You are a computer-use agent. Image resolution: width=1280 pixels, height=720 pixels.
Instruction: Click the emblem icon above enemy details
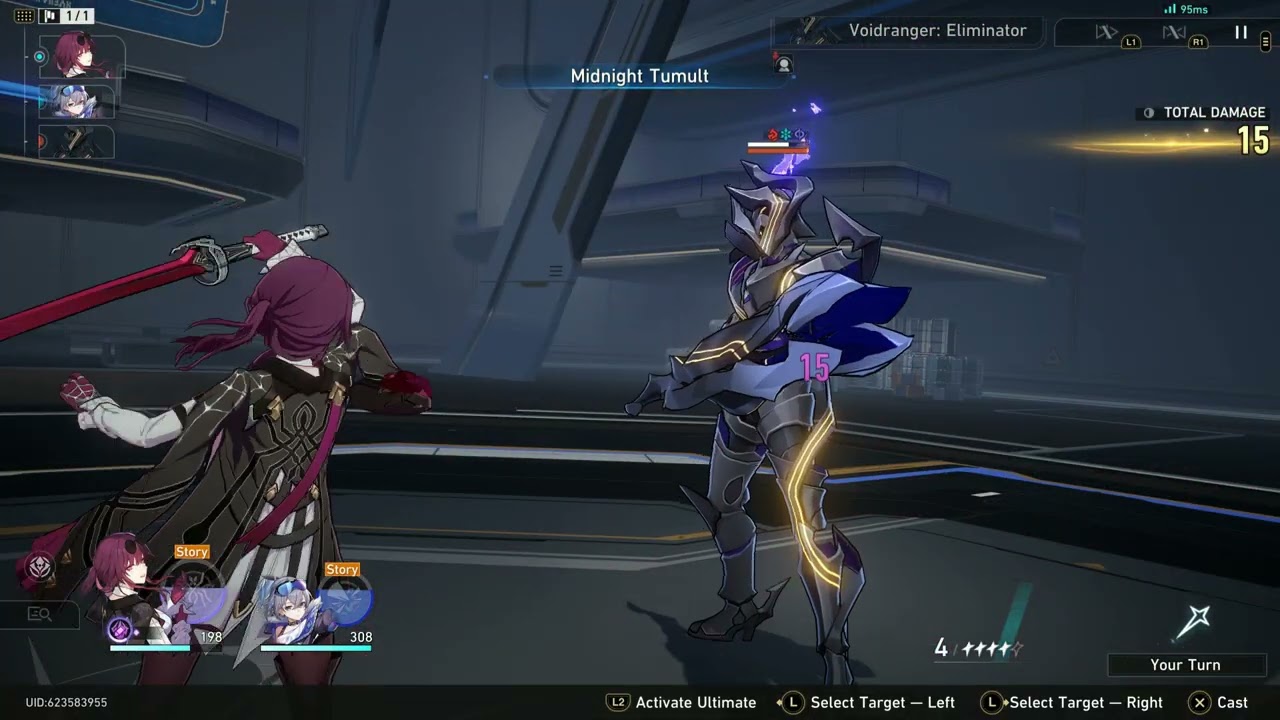(41, 567)
